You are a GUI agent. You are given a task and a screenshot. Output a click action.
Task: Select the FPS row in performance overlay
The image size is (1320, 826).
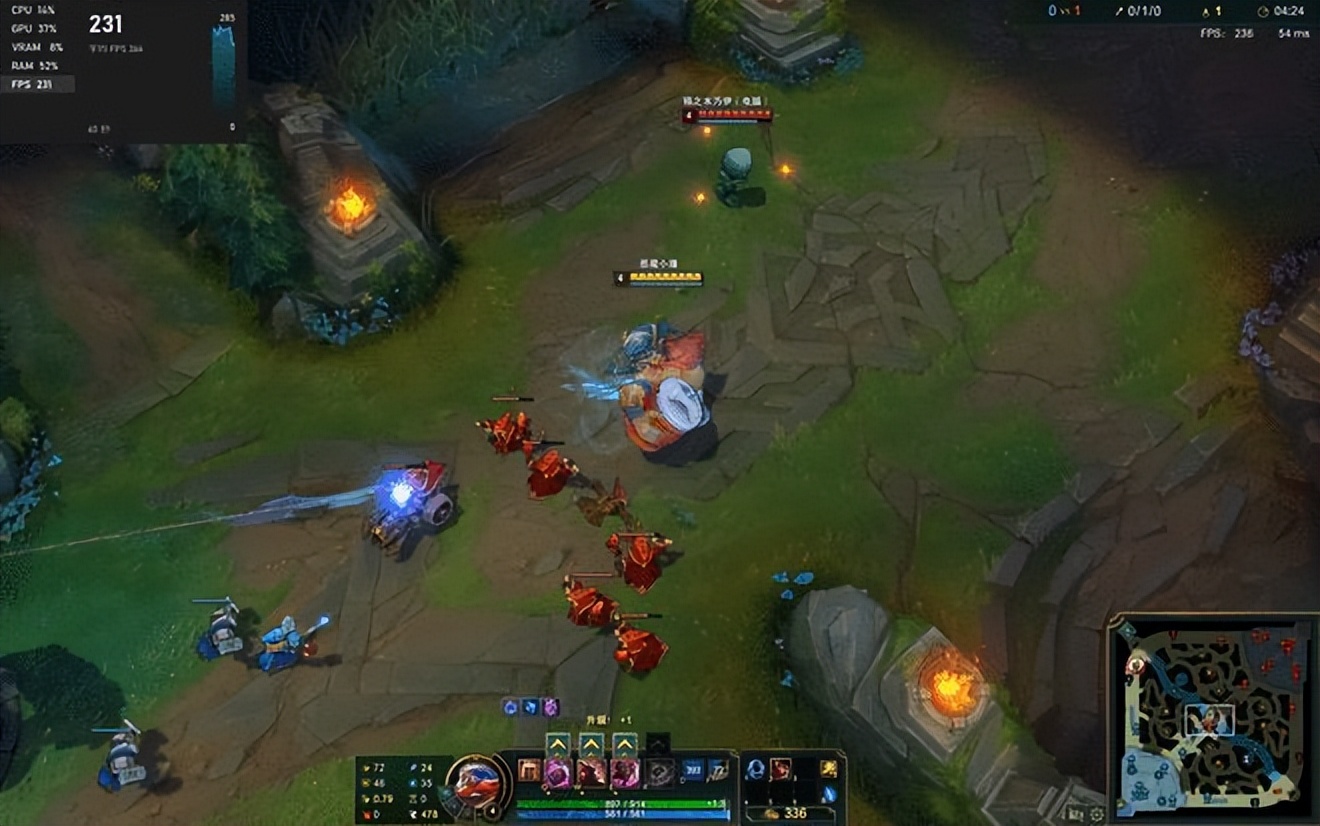click(37, 84)
